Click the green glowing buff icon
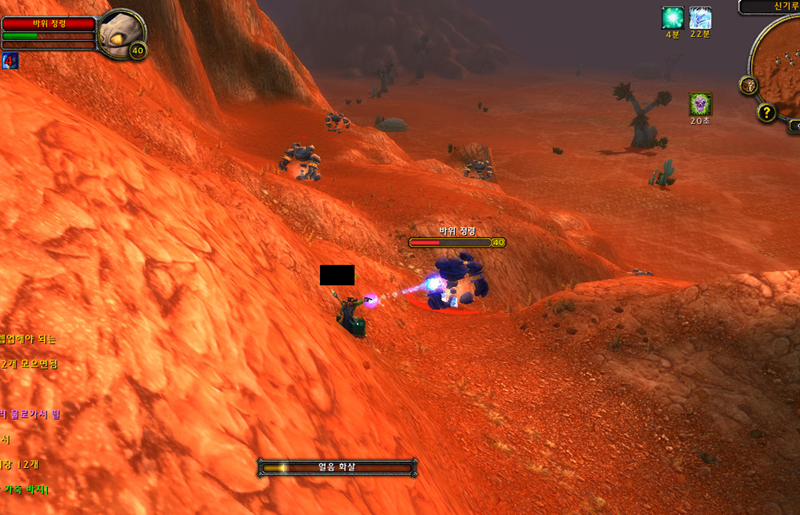800x515 pixels. [x=673, y=18]
